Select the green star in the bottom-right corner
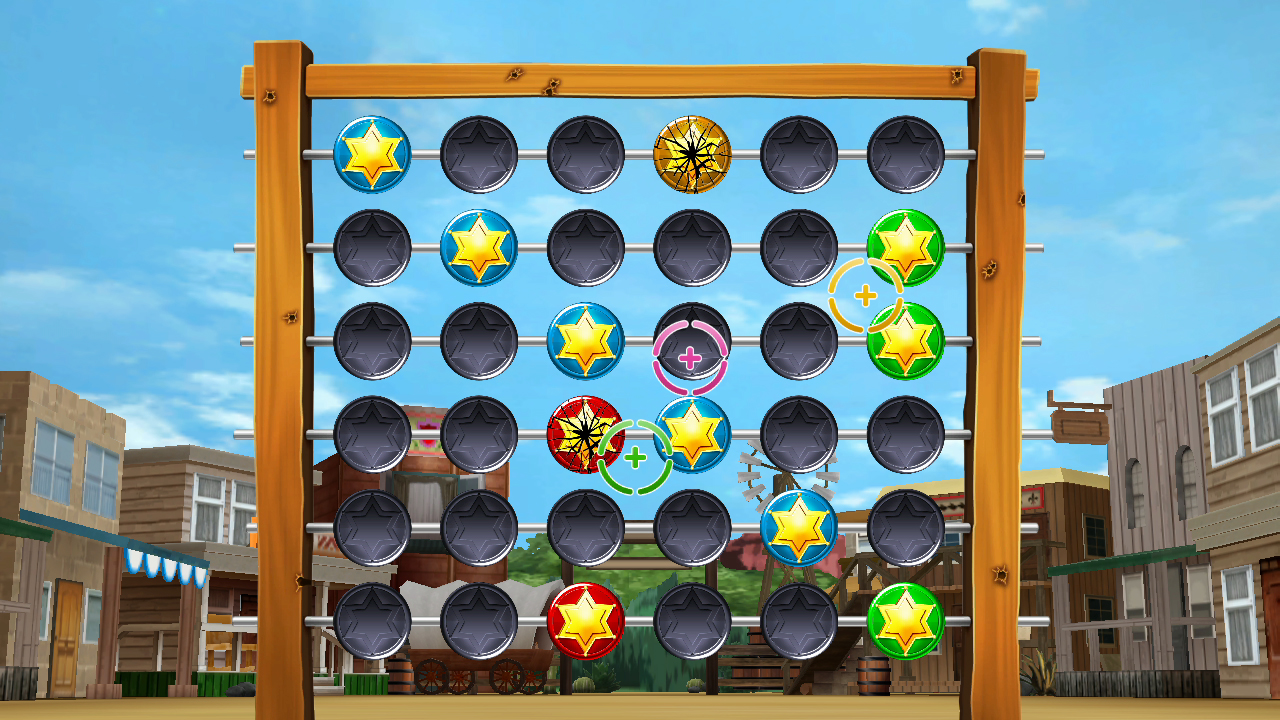1280x720 pixels. coord(908,620)
